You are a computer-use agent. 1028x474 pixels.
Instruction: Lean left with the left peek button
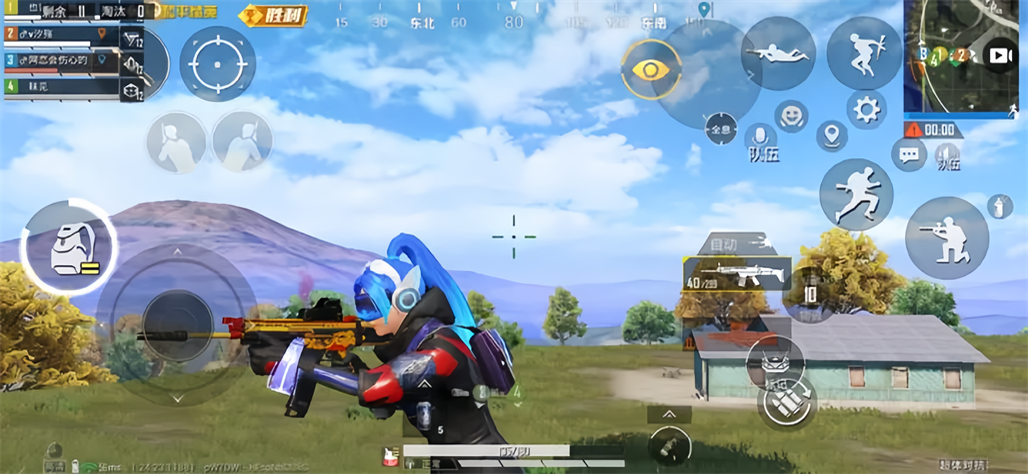pos(177,142)
